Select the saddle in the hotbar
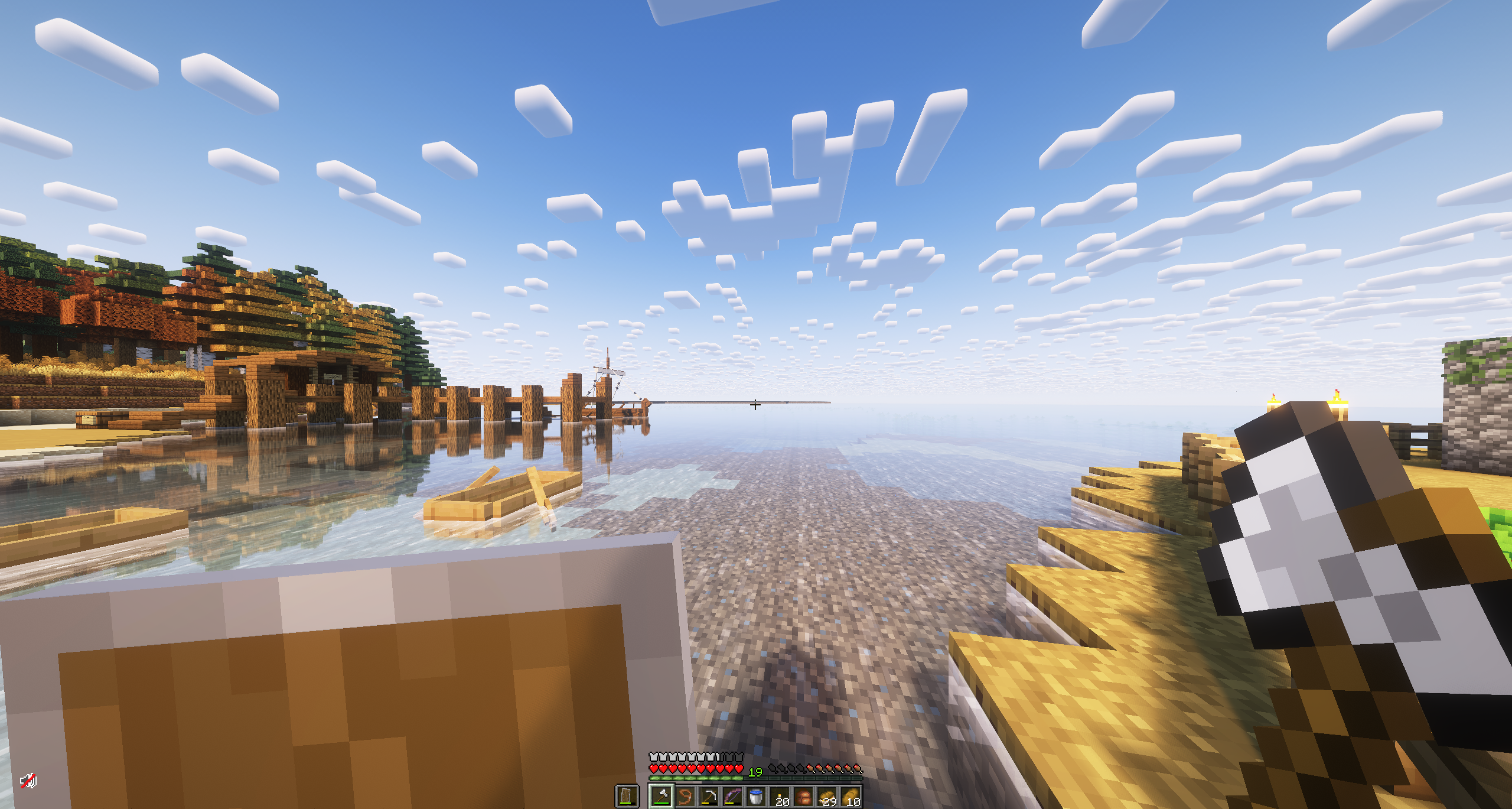The image size is (1512, 809). (803, 798)
